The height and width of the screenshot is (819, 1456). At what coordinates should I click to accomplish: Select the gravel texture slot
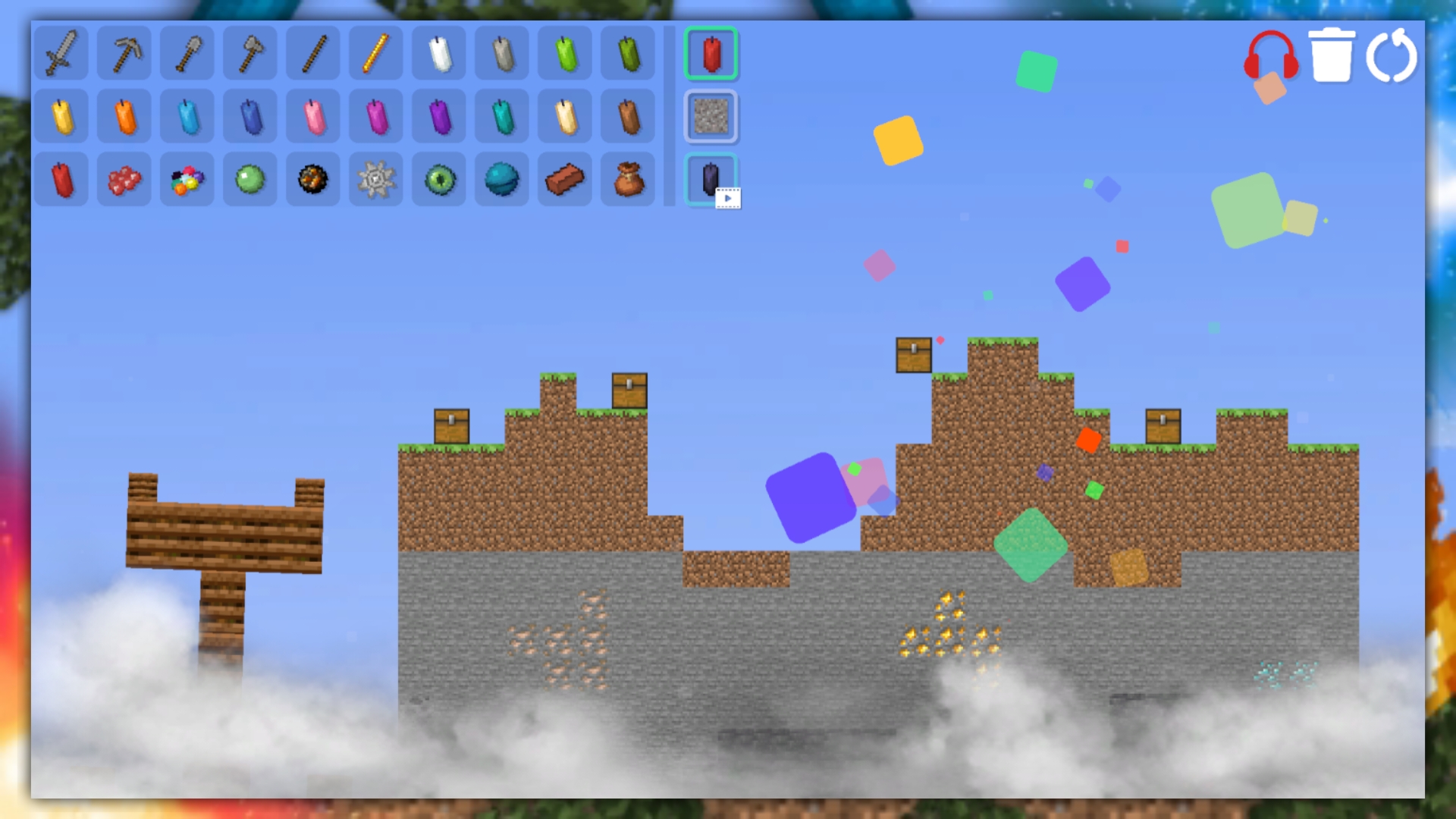(710, 117)
